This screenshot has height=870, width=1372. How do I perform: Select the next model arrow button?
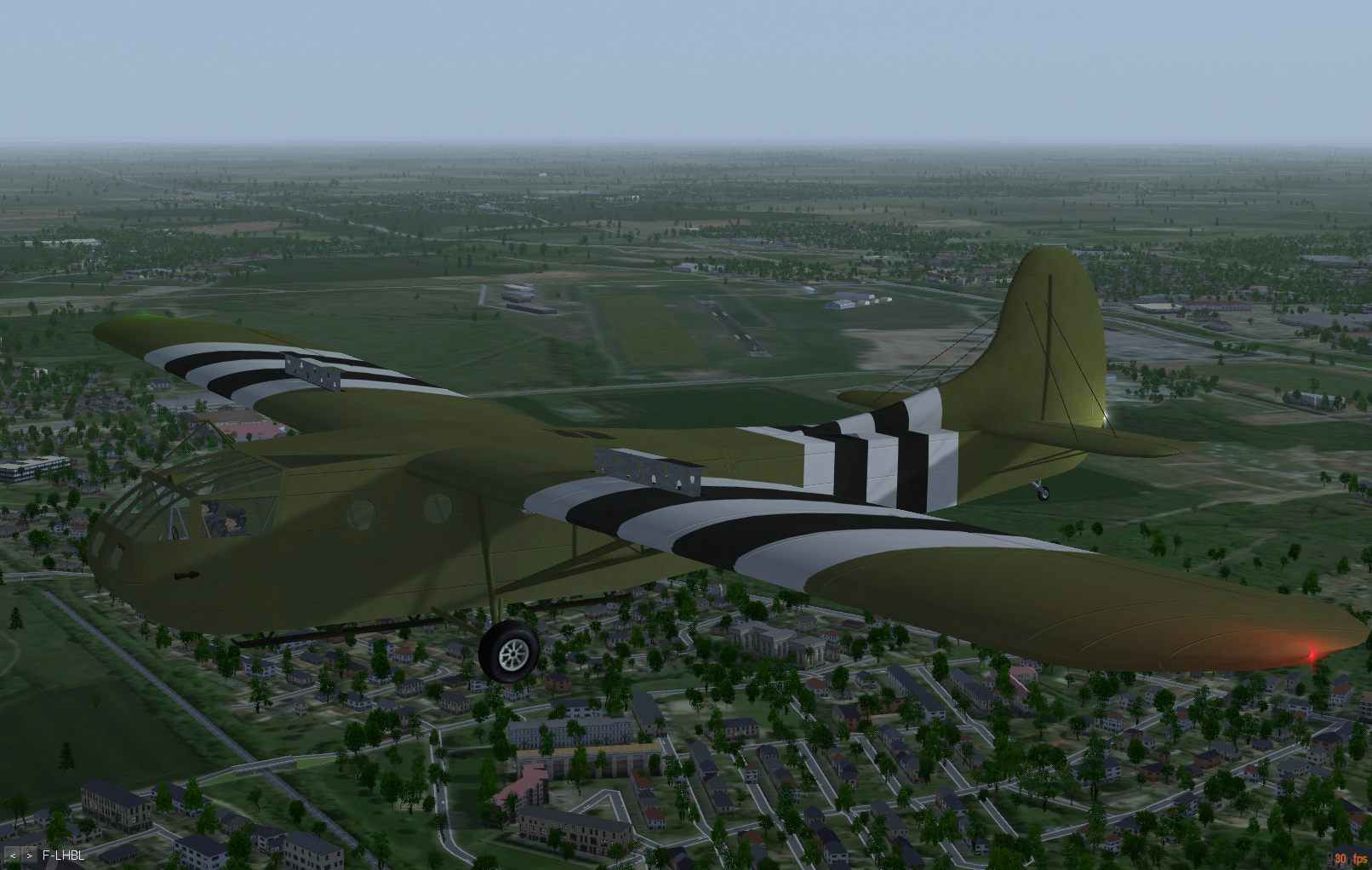click(30, 855)
